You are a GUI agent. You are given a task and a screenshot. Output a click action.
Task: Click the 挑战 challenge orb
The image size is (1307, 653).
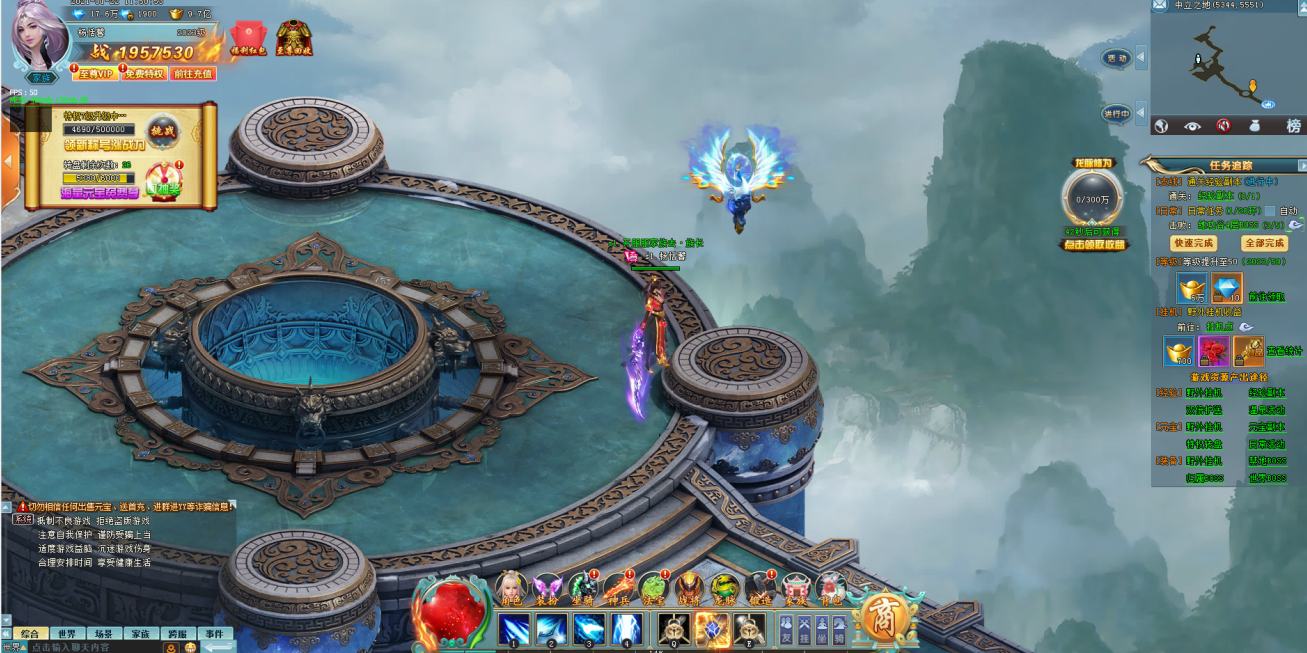(x=162, y=131)
